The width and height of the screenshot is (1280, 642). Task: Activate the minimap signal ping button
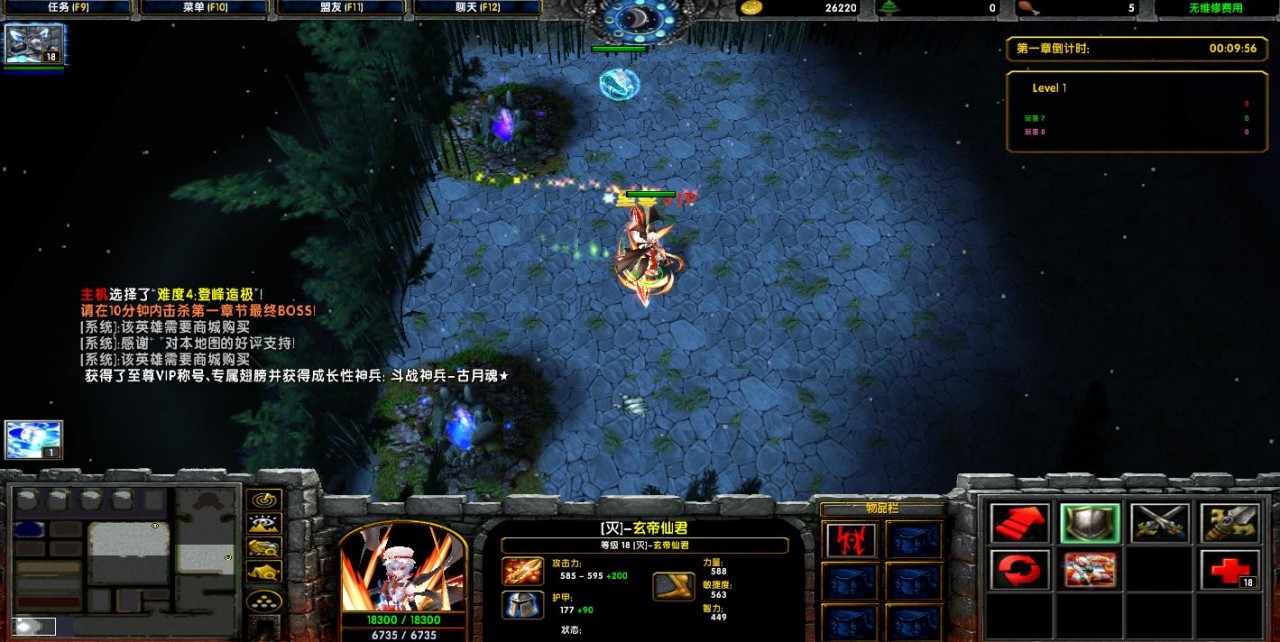pos(264,499)
